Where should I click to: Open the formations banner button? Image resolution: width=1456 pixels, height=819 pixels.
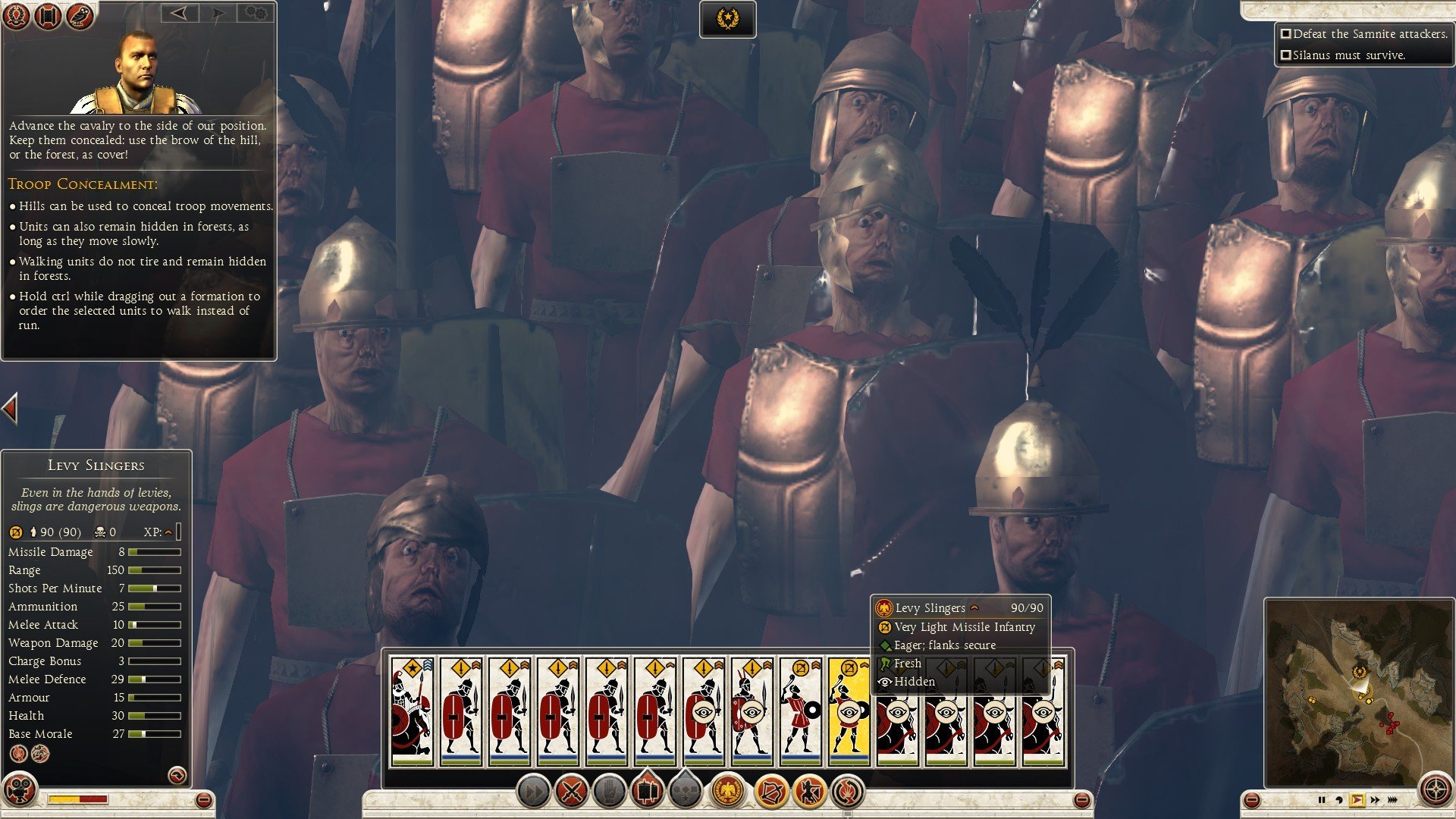[647, 792]
